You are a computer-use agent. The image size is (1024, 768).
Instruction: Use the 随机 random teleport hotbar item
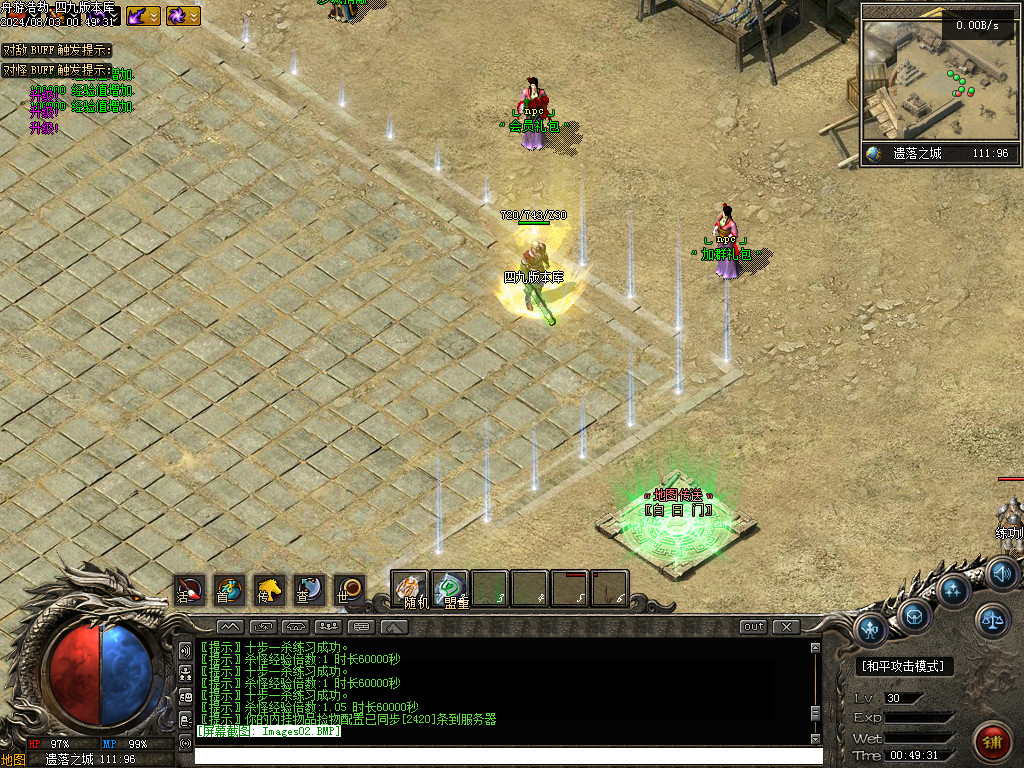click(410, 589)
